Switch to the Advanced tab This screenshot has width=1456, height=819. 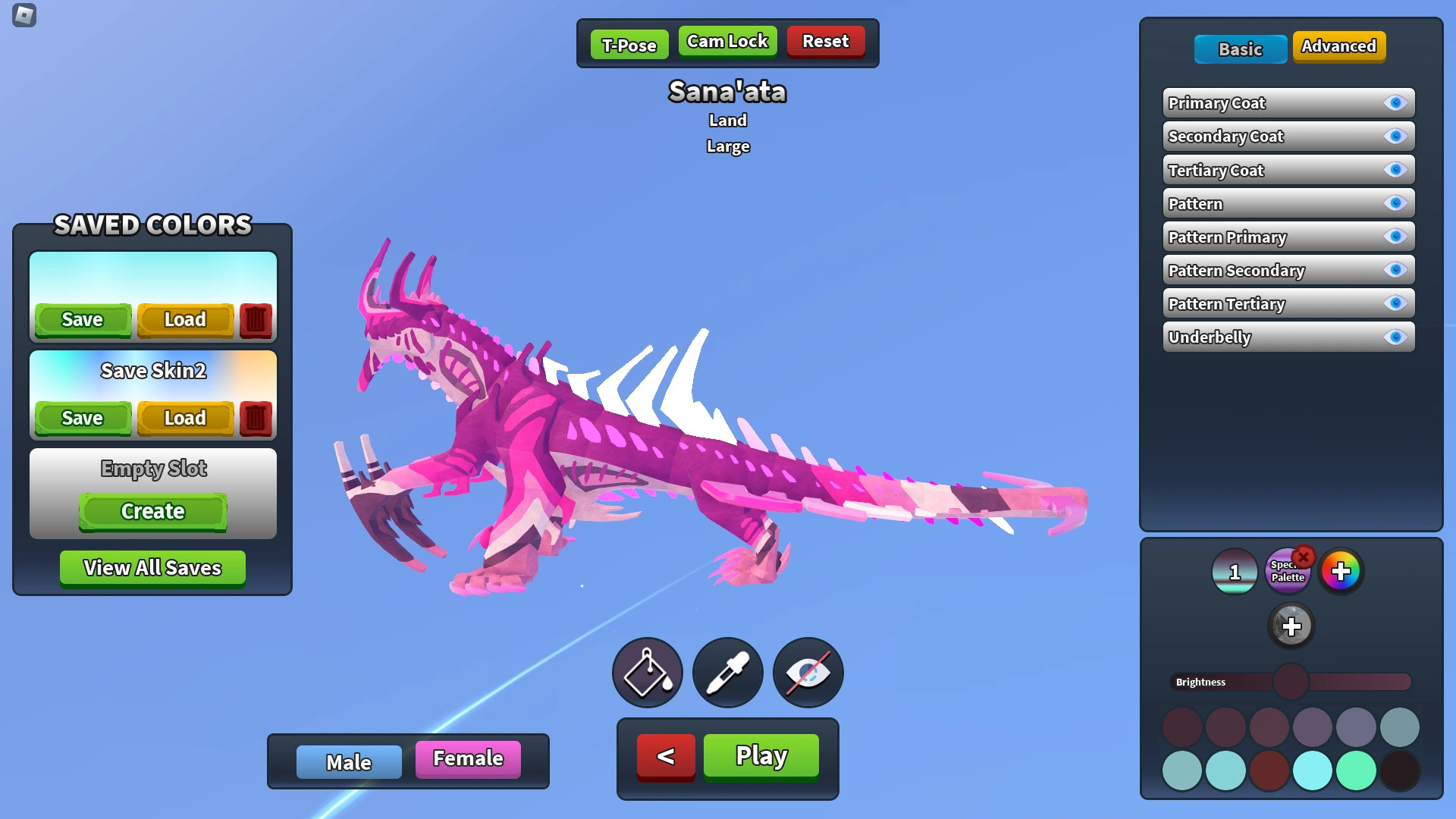1339,46
